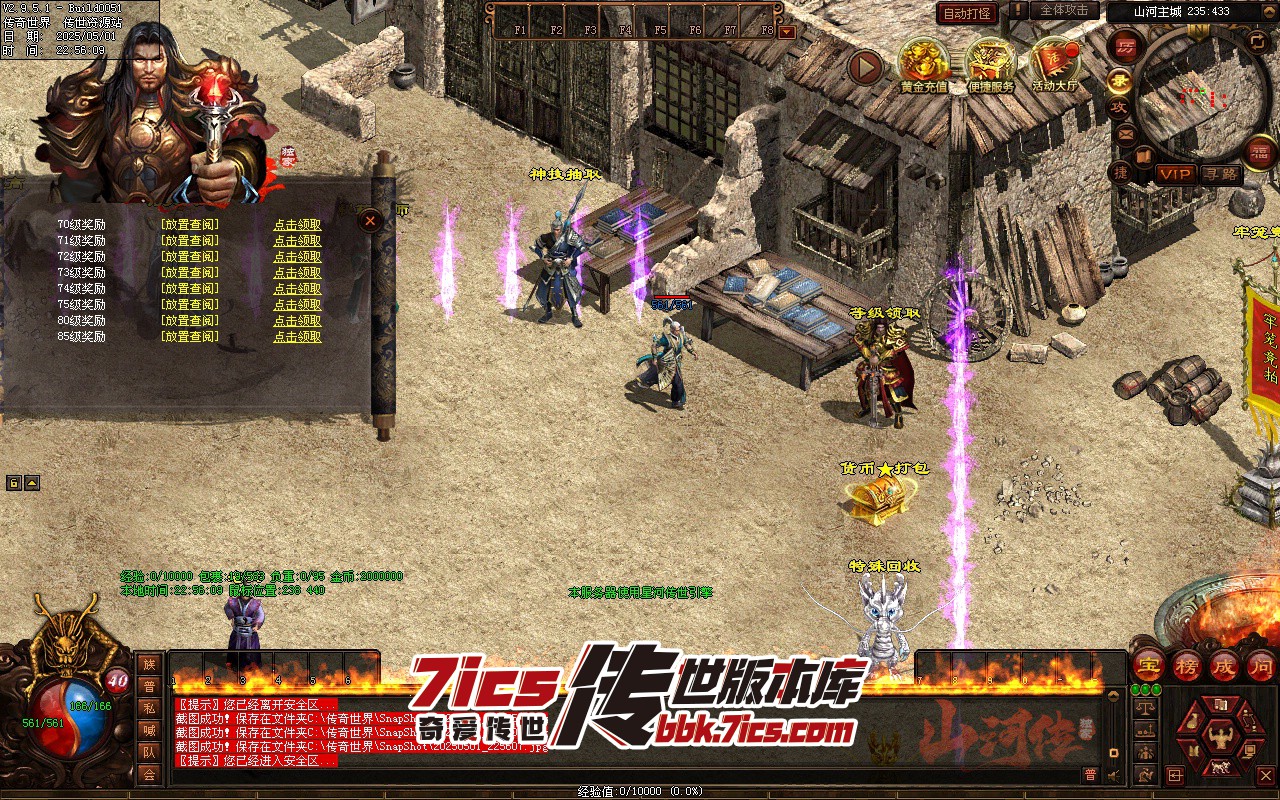Open the VIP button under the minimap
This screenshot has width=1280, height=800.
click(1175, 174)
